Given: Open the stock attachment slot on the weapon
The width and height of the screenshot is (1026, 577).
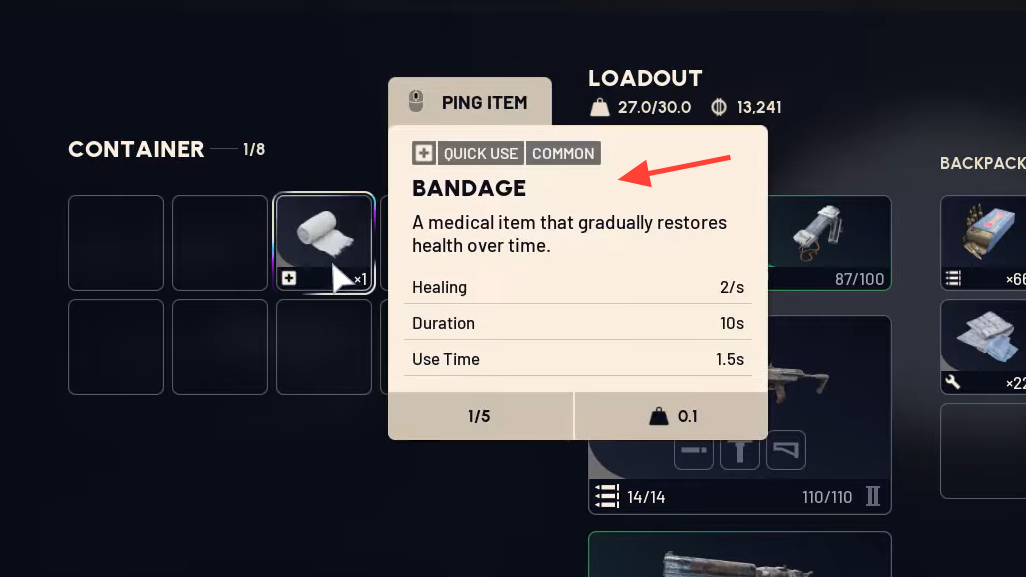Looking at the screenshot, I should (786, 451).
